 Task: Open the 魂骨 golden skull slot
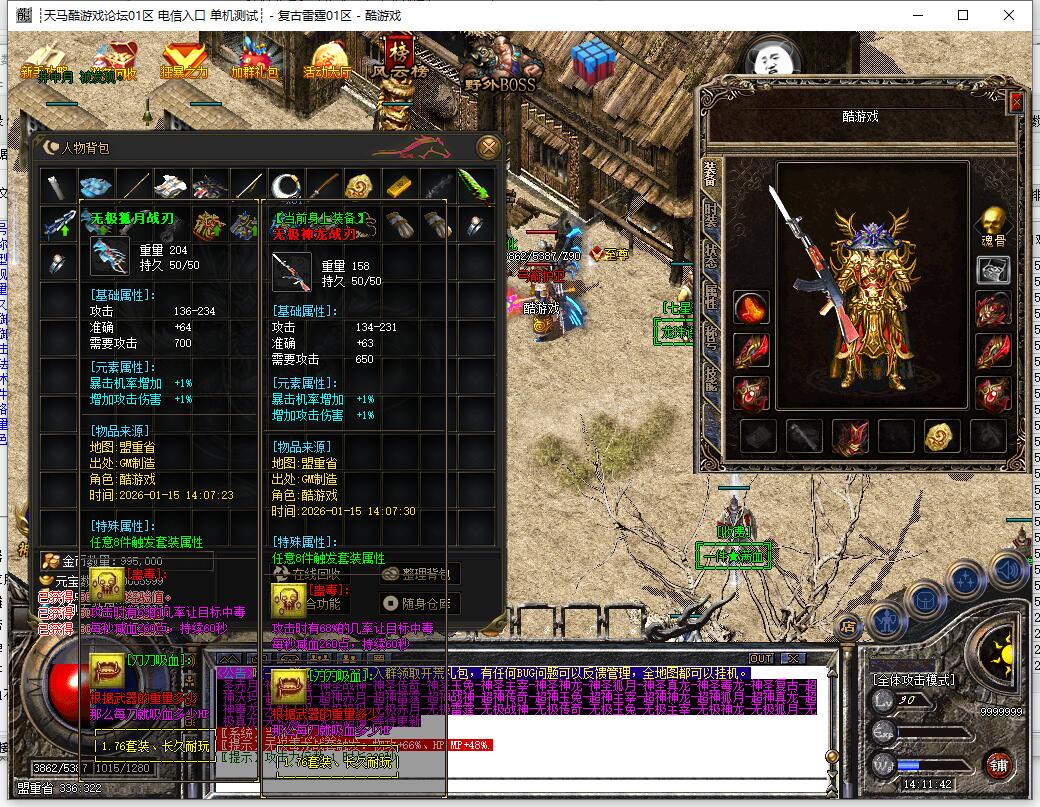tap(992, 224)
